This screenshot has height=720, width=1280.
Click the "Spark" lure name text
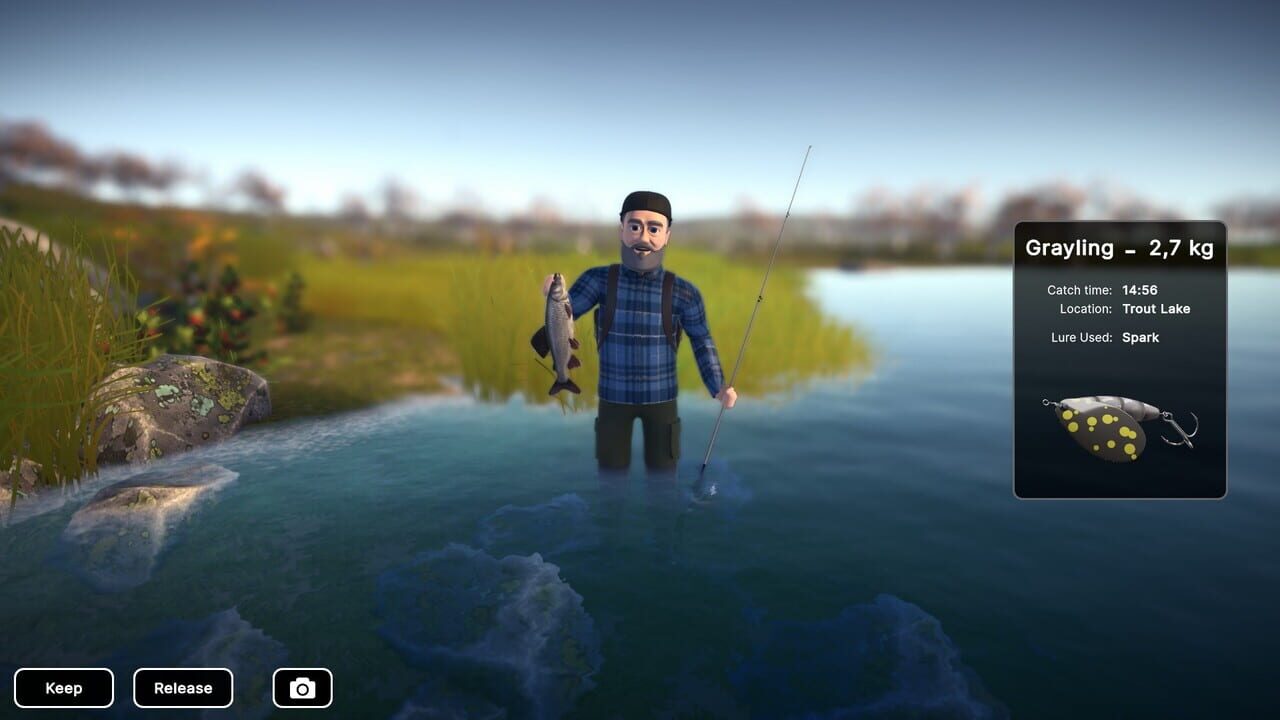(1143, 337)
